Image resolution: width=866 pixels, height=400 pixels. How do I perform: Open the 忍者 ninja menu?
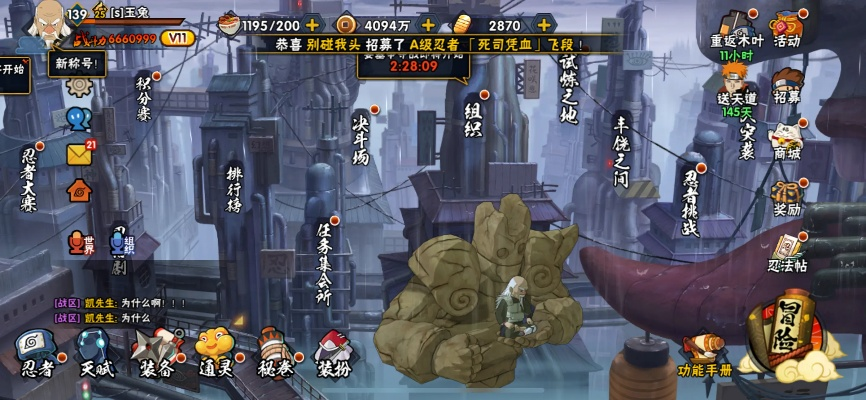pyautogui.click(x=36, y=352)
